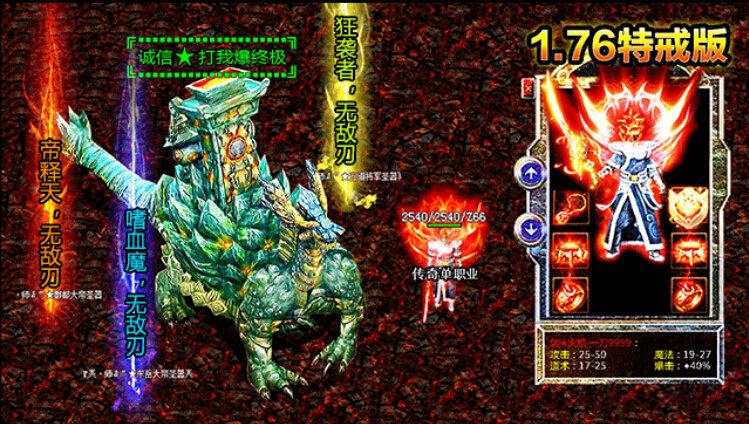Select the golden shield emblem equipment slot
Viewport: 749px width, 424px height.
688,206
